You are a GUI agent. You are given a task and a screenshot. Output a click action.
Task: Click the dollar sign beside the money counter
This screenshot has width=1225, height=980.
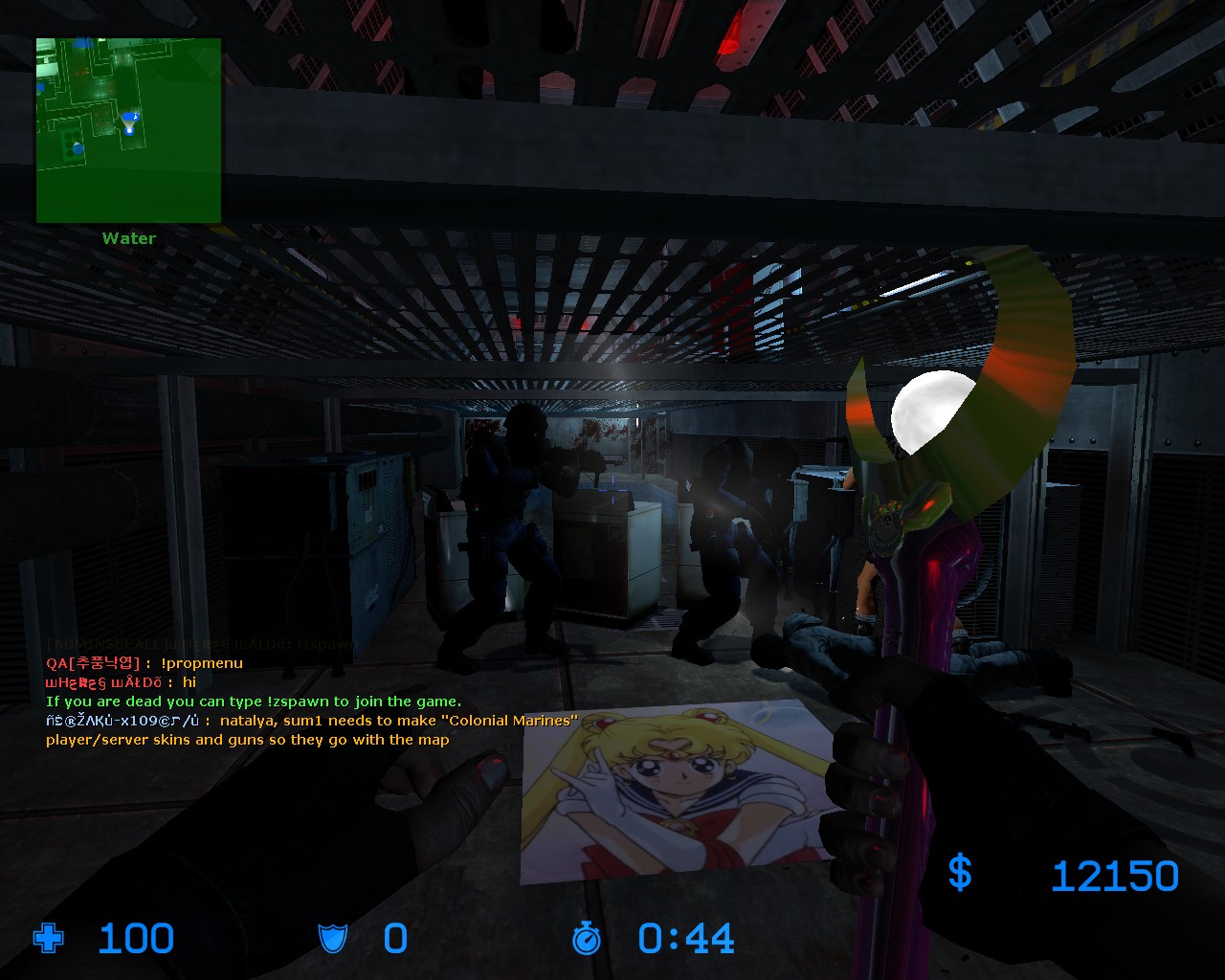click(x=960, y=874)
